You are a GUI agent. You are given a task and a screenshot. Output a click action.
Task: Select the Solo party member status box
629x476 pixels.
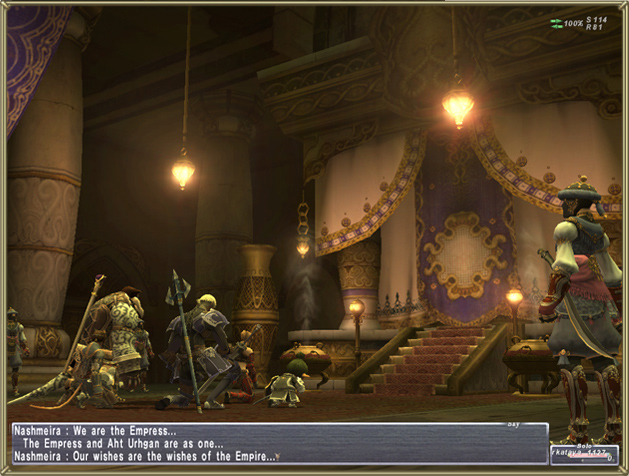584,454
